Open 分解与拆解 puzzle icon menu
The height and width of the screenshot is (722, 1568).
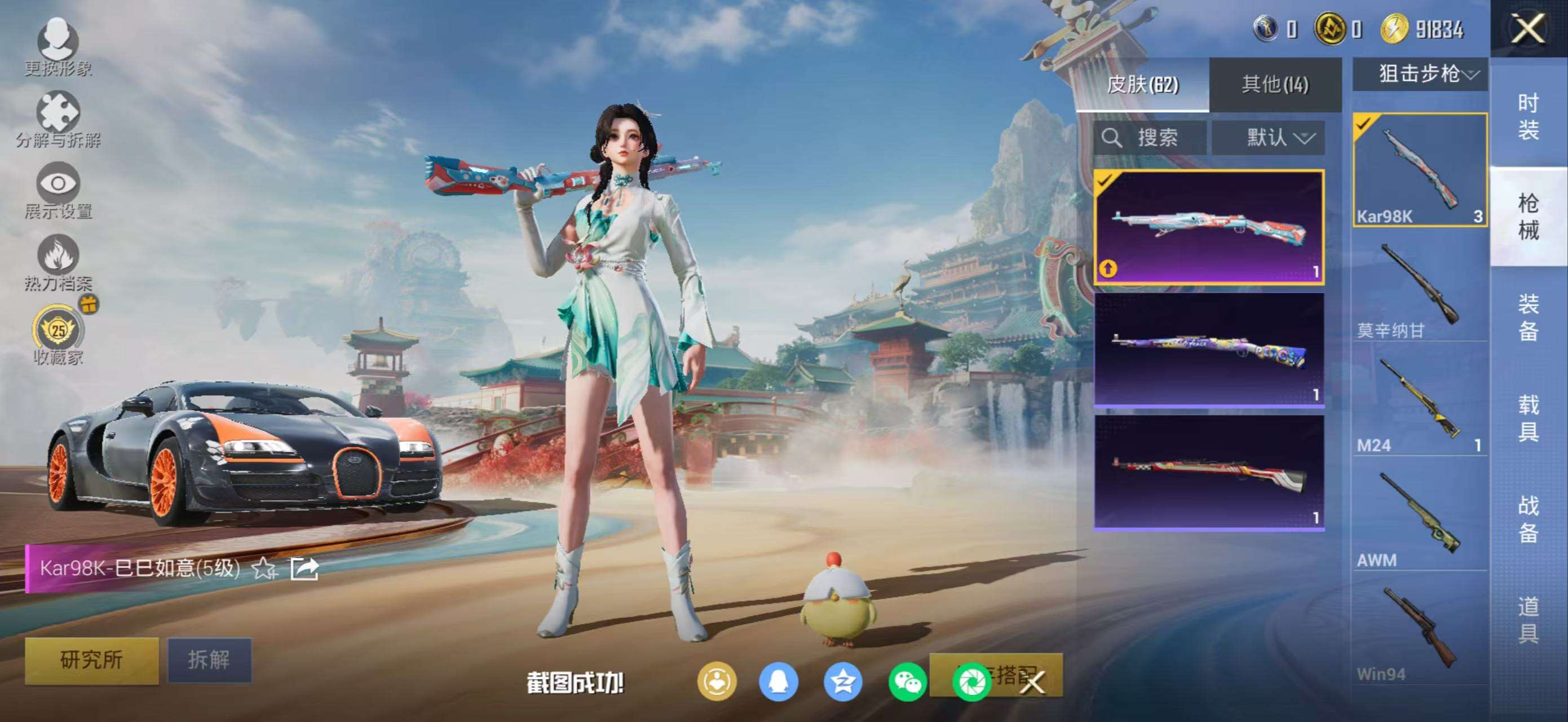click(x=58, y=120)
